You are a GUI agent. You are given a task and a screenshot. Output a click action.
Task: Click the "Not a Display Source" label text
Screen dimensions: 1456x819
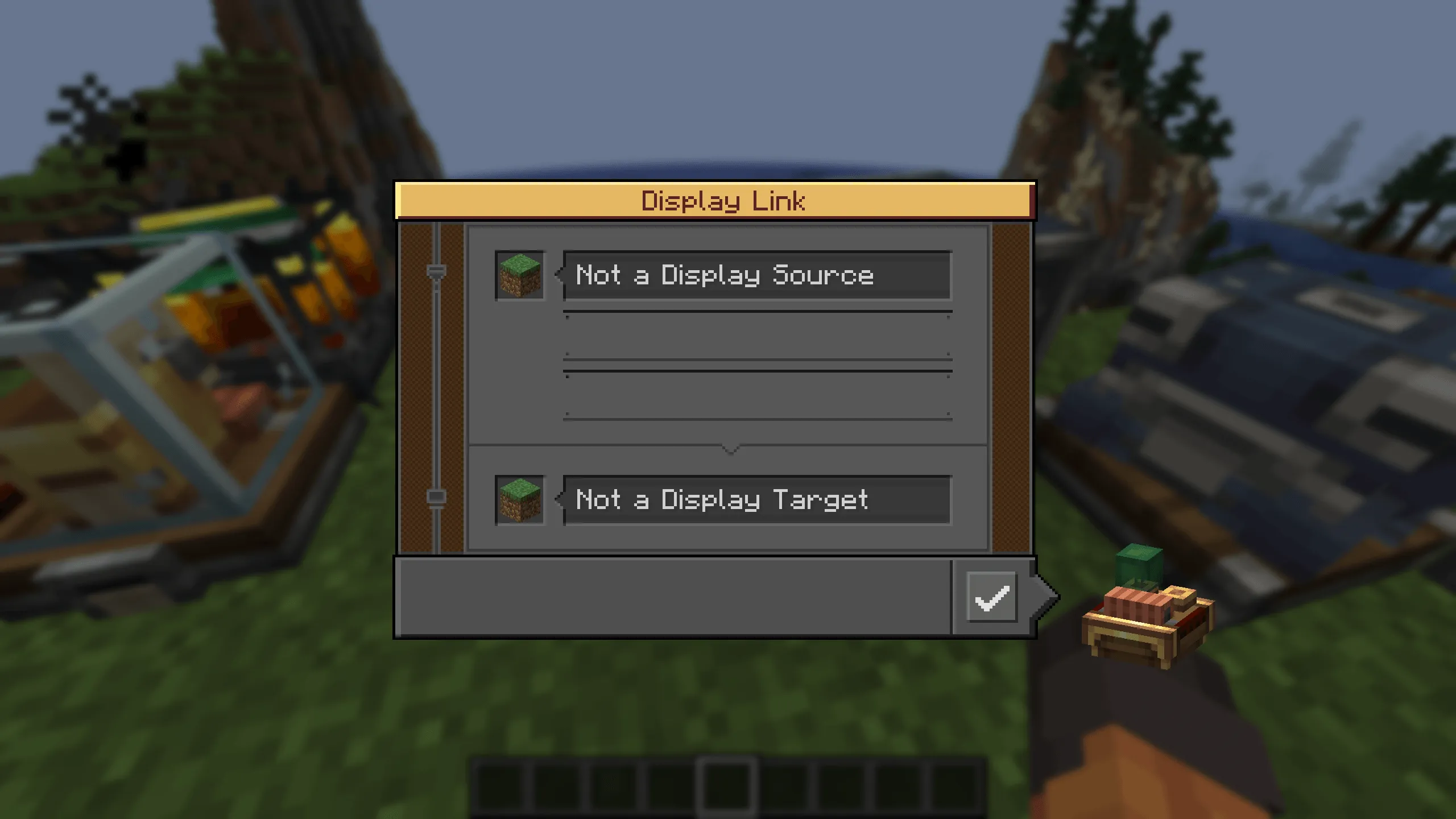(725, 275)
